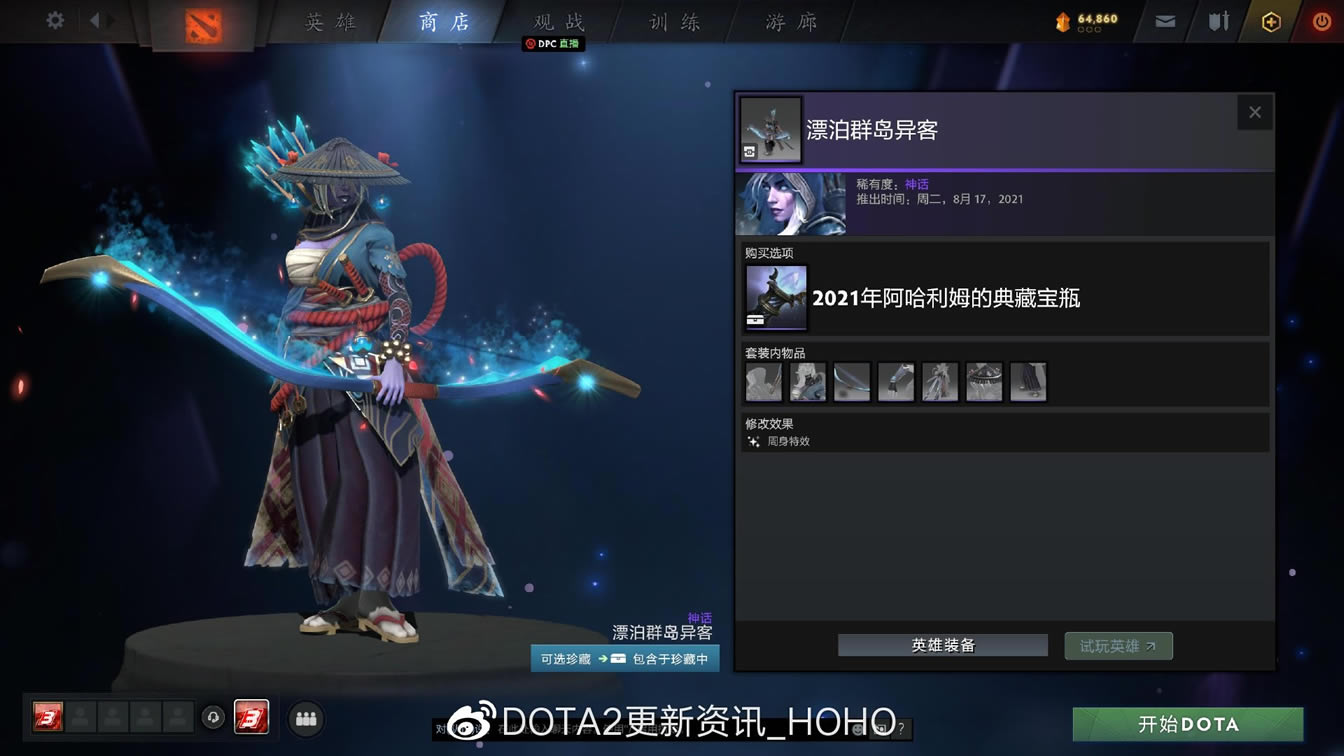Expand the back arrow navigation chevron
1344x756 pixels.
[x=95, y=18]
